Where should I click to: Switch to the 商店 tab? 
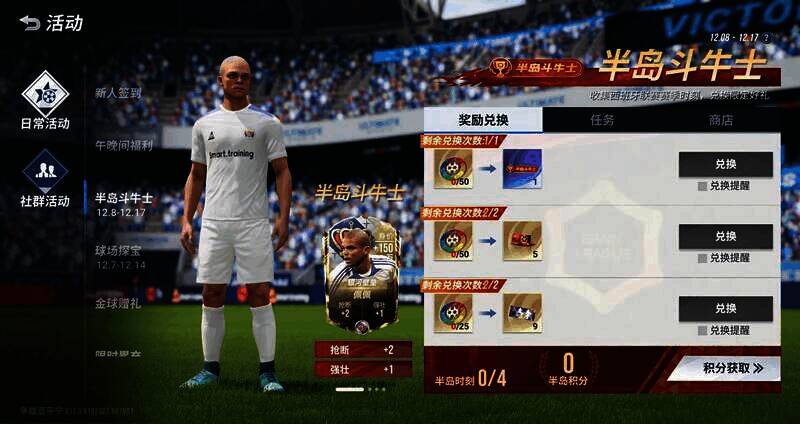click(720, 120)
